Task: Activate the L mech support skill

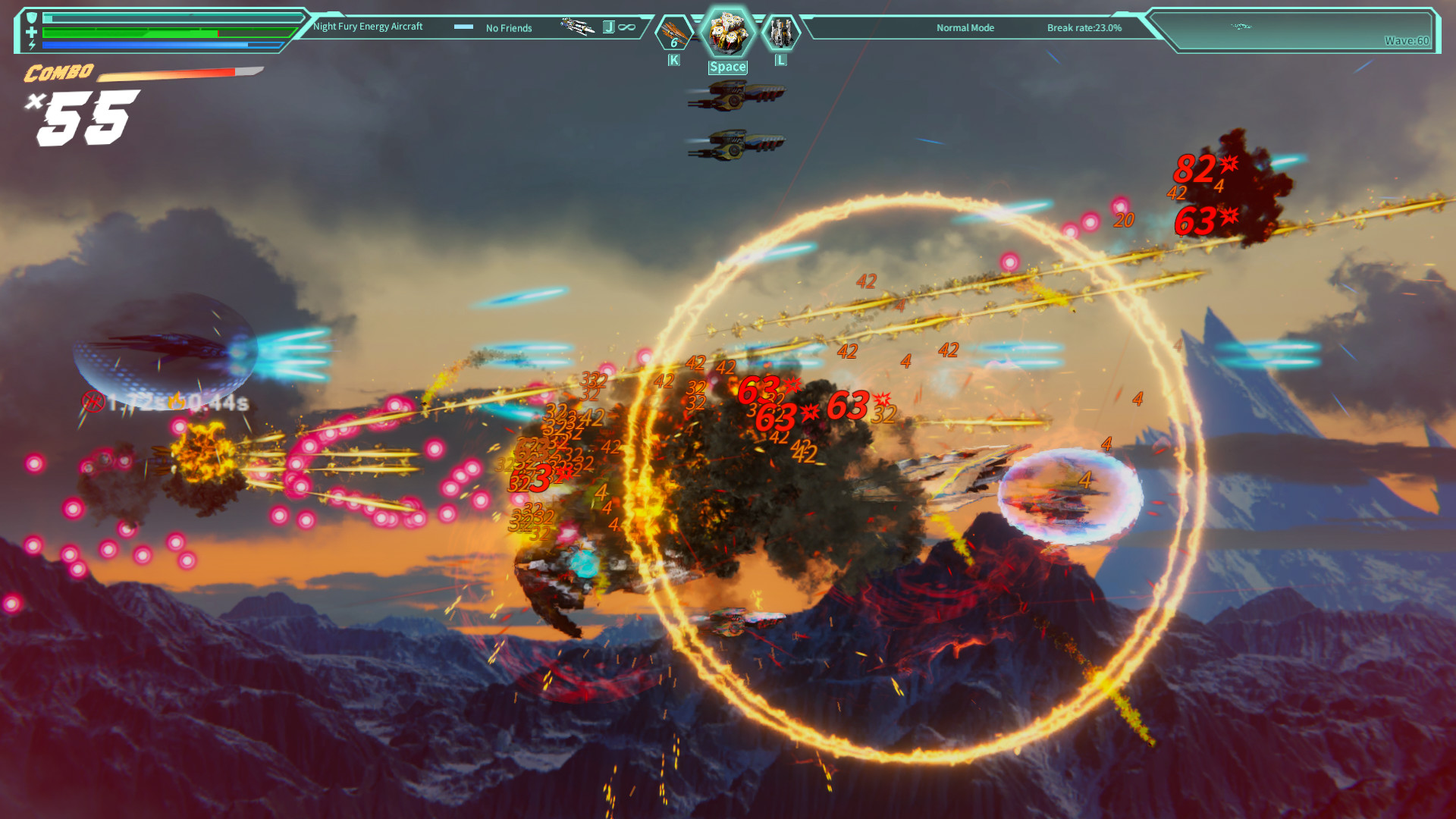Action: [780, 32]
